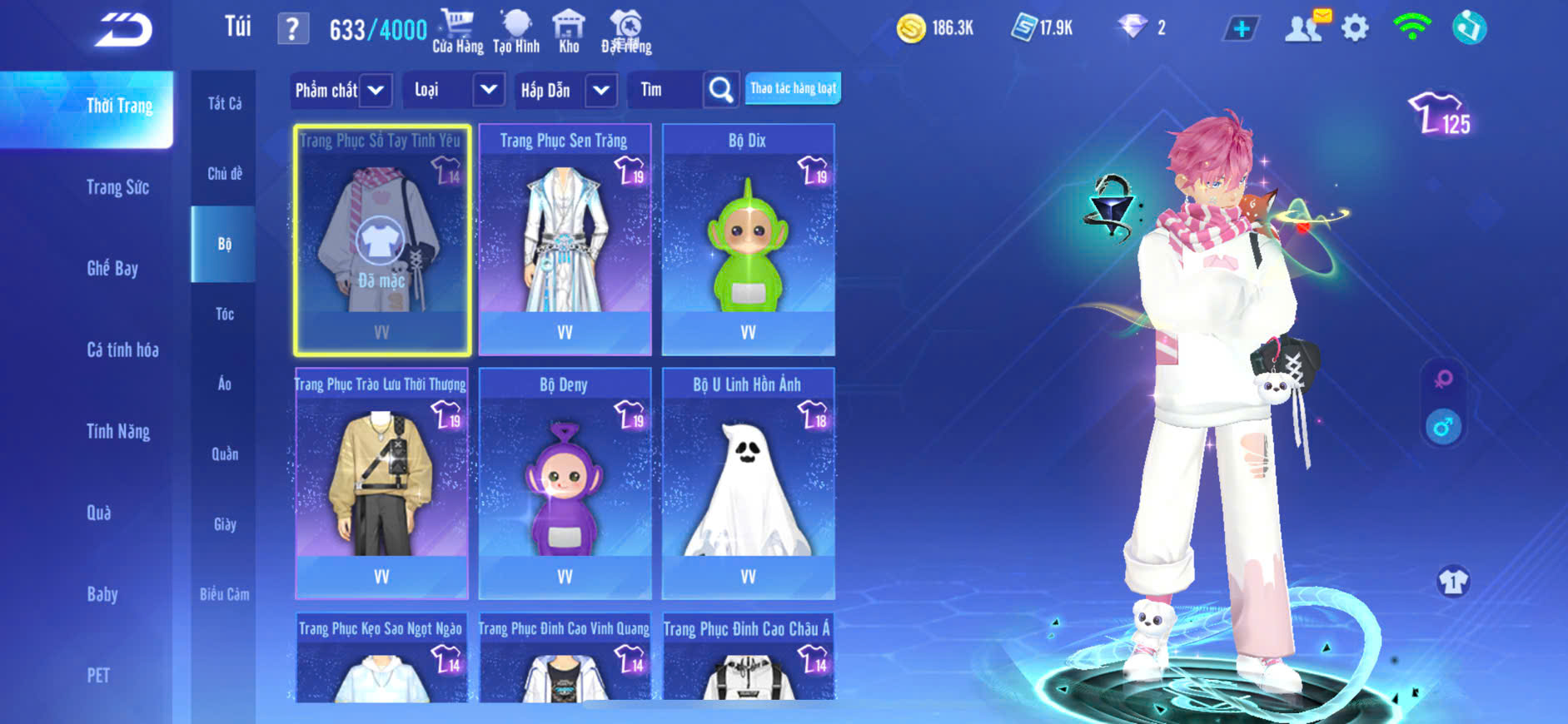1568x724 pixels.
Task: Open the settings gear icon
Action: [1355, 28]
